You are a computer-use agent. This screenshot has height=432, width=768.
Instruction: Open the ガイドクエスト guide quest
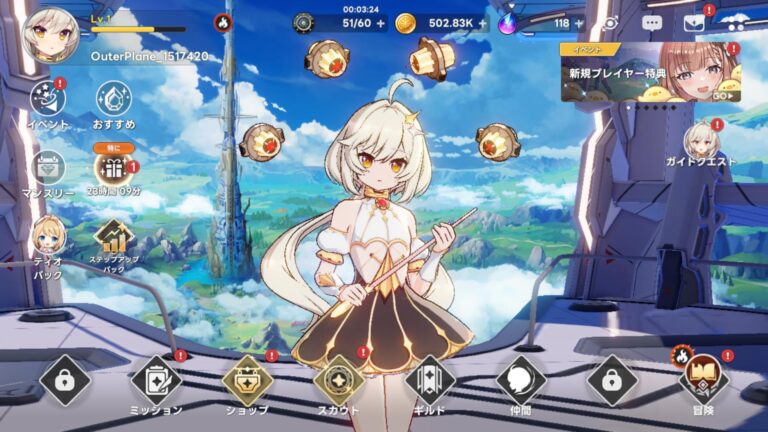[702, 143]
